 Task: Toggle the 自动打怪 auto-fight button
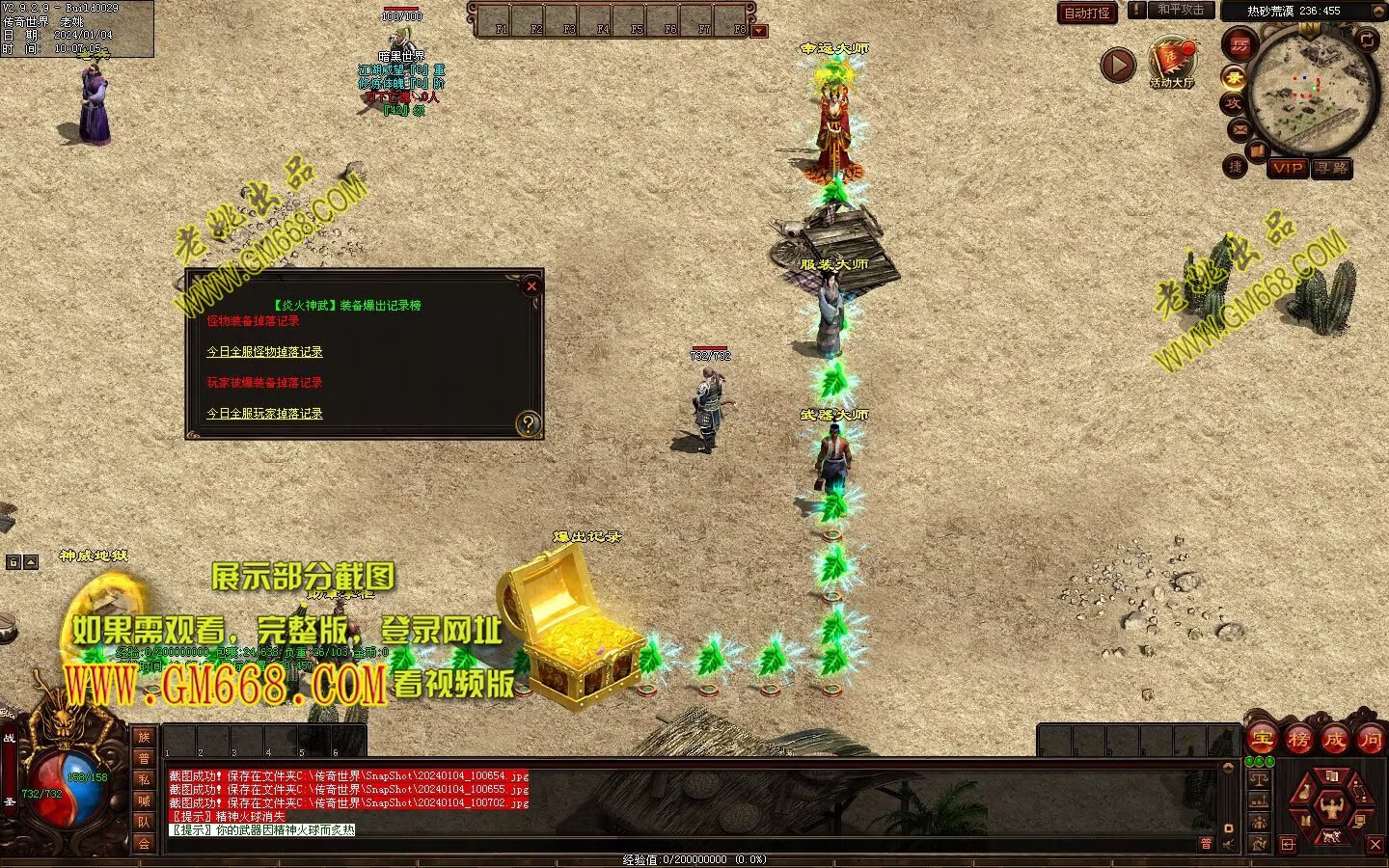point(1087,13)
